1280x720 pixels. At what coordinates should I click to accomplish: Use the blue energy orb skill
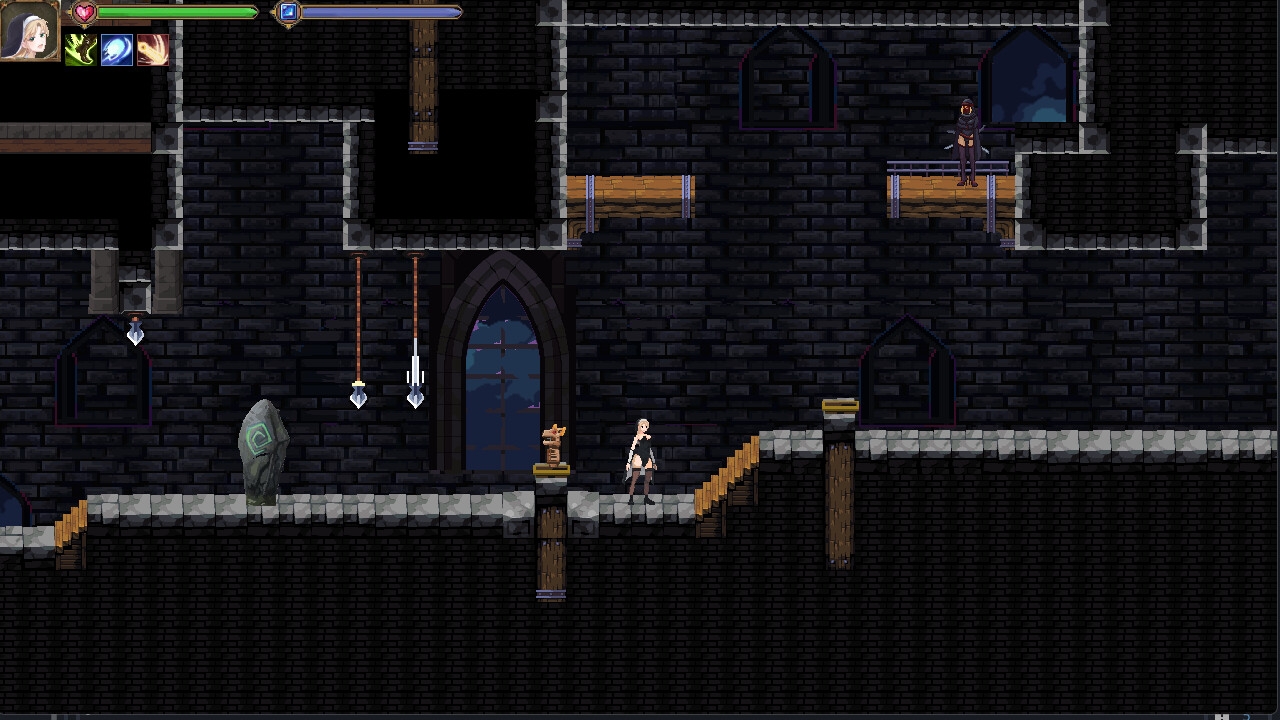(116, 49)
